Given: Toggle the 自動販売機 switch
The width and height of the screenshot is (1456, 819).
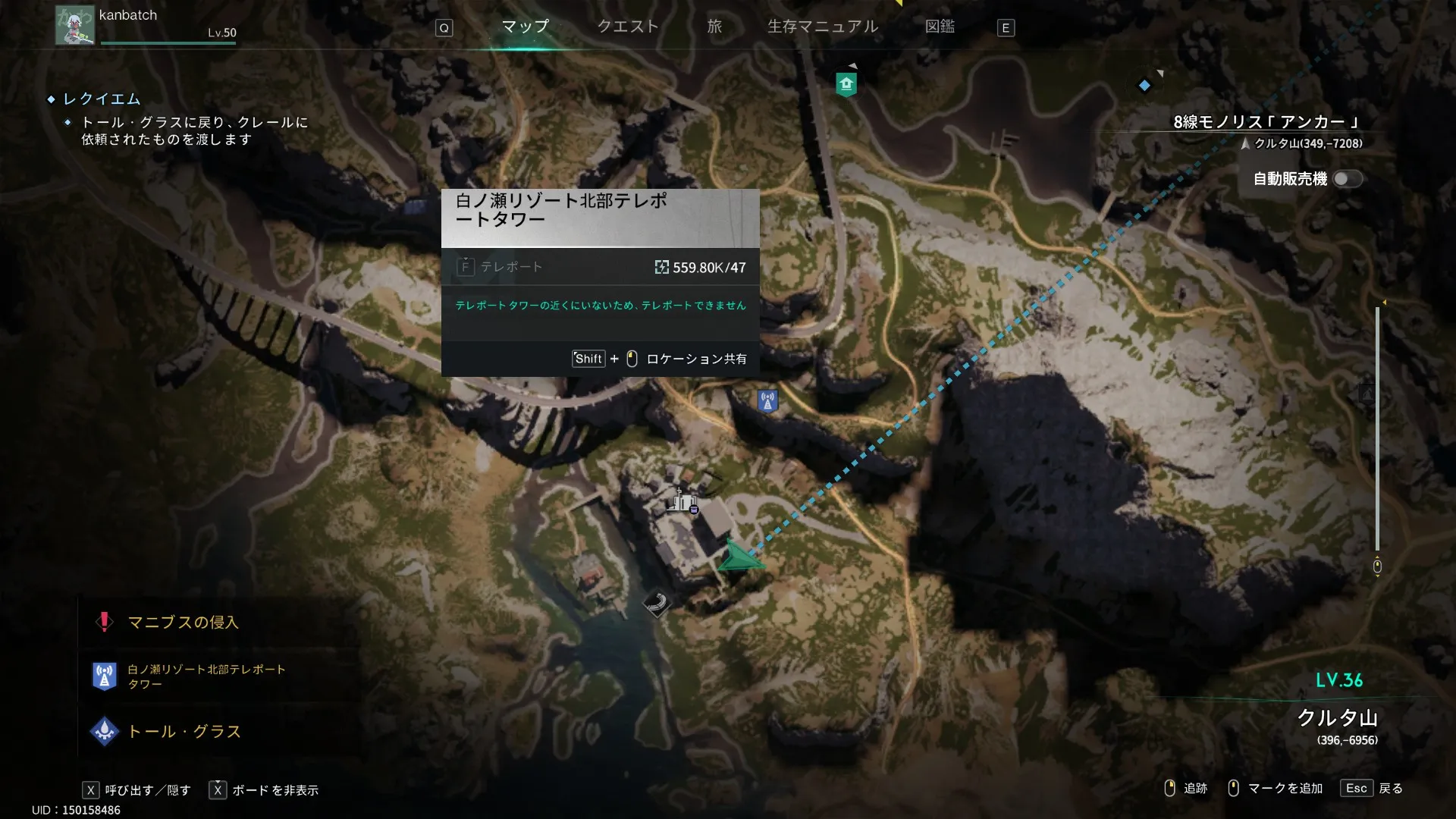Looking at the screenshot, I should click(1348, 179).
